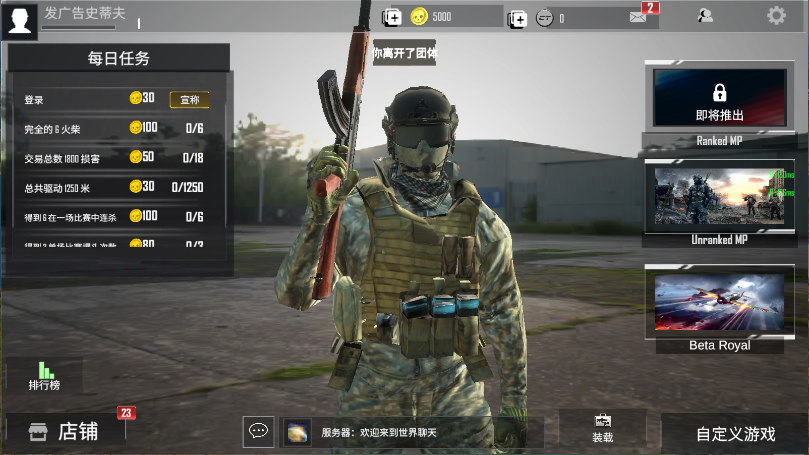Viewport: 809px width, 455px height.
Task: Choose the Unranked MP mode
Action: [719, 197]
